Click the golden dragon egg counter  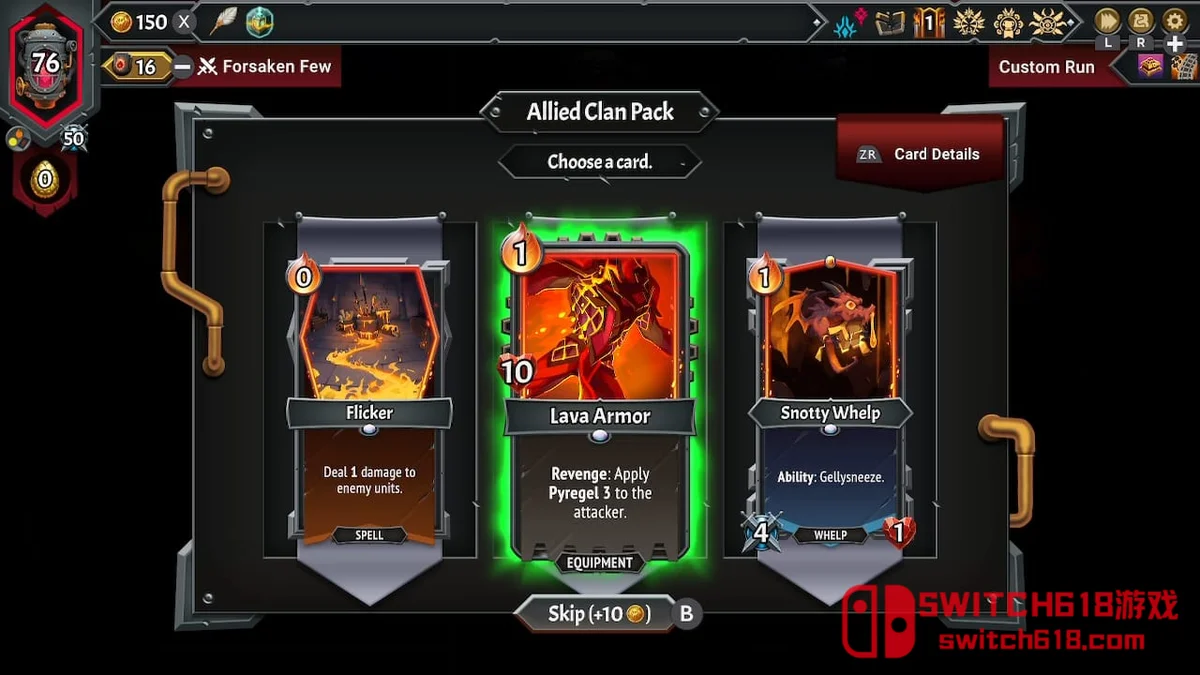coord(44,181)
